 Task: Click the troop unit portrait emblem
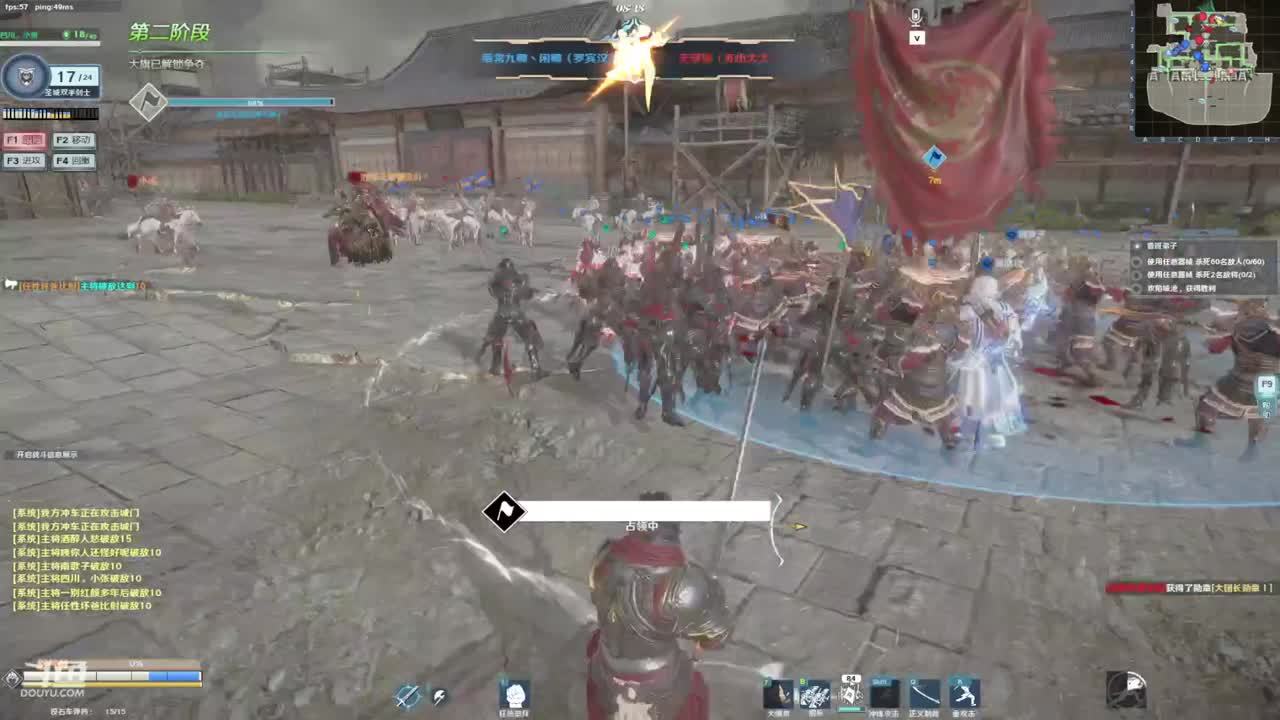pyautogui.click(x=24, y=77)
